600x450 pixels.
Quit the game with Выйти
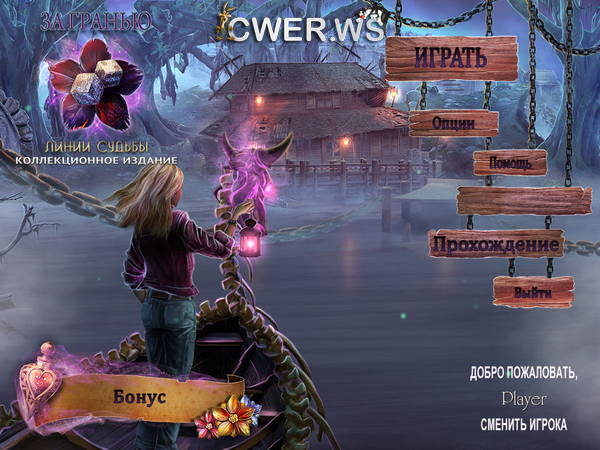(533, 292)
